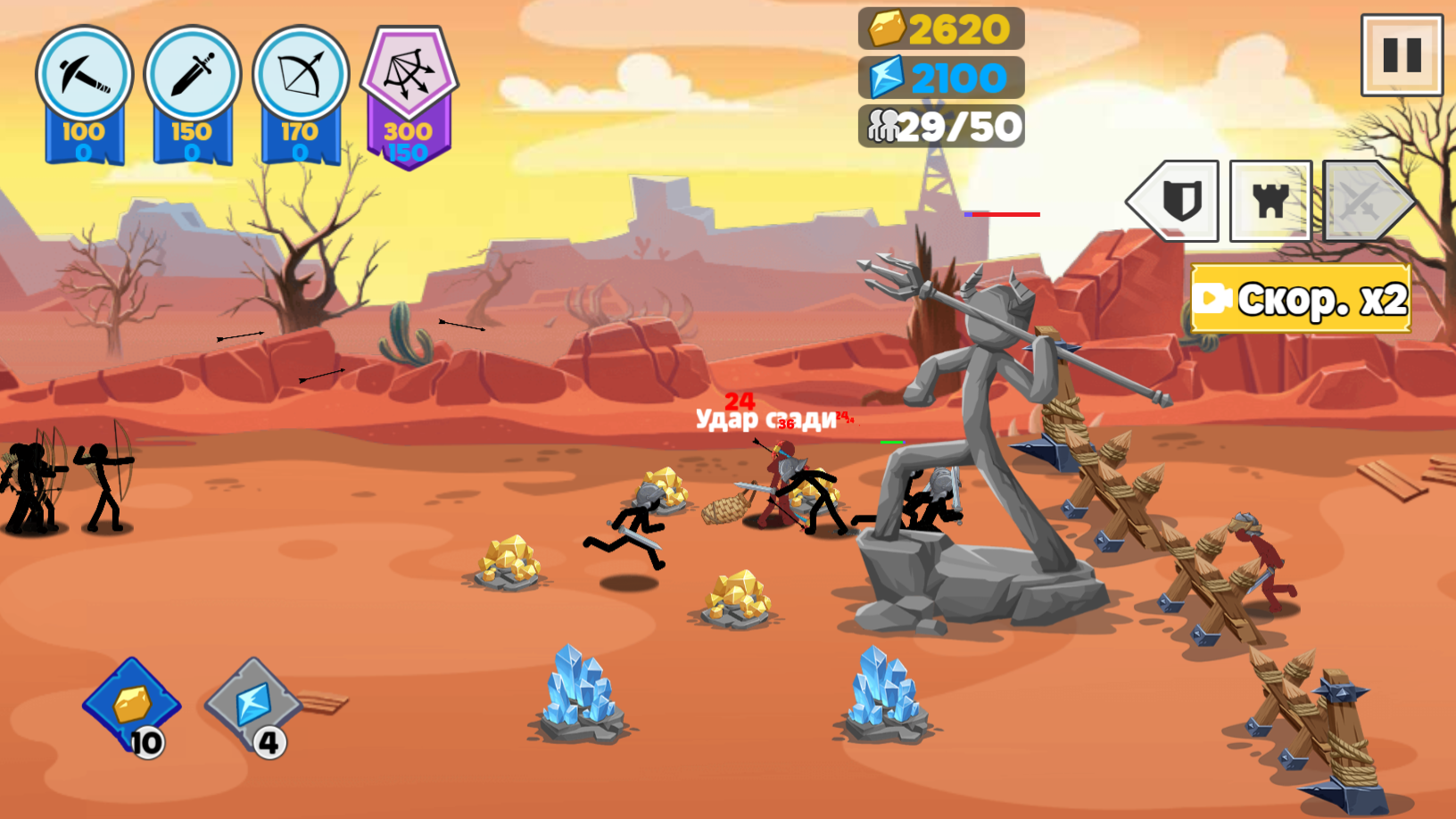Viewport: 1456px width, 819px height.
Task: Toggle the attack stance crossed-swords arrow
Action: point(1361,198)
